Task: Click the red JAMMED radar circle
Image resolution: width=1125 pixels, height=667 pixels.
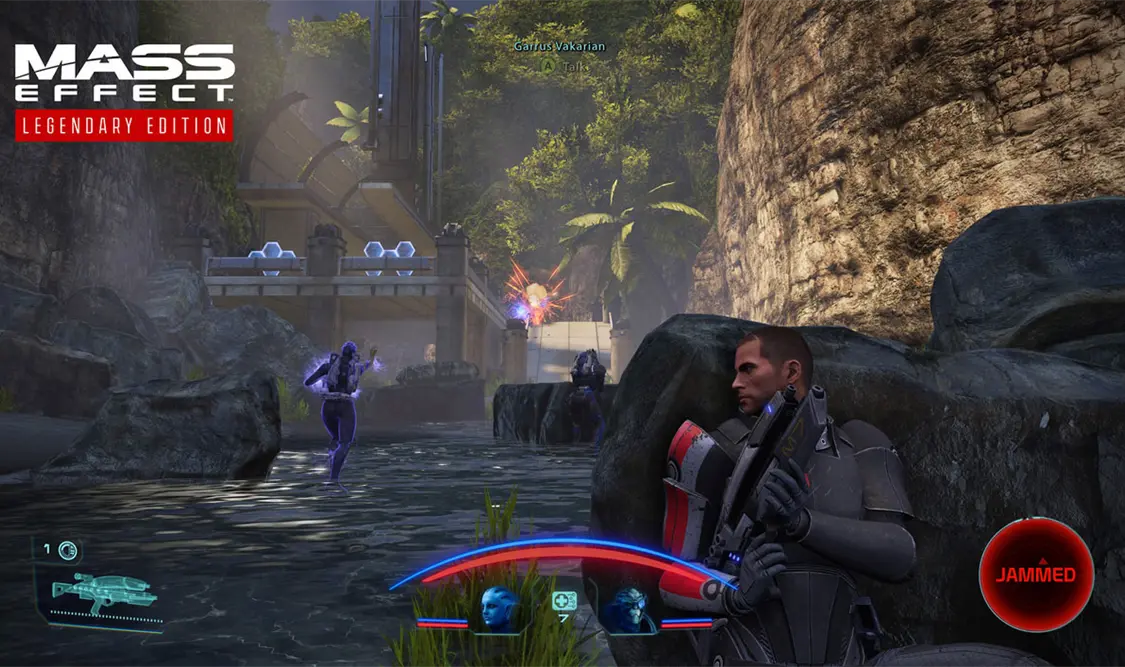Action: 1036,574
